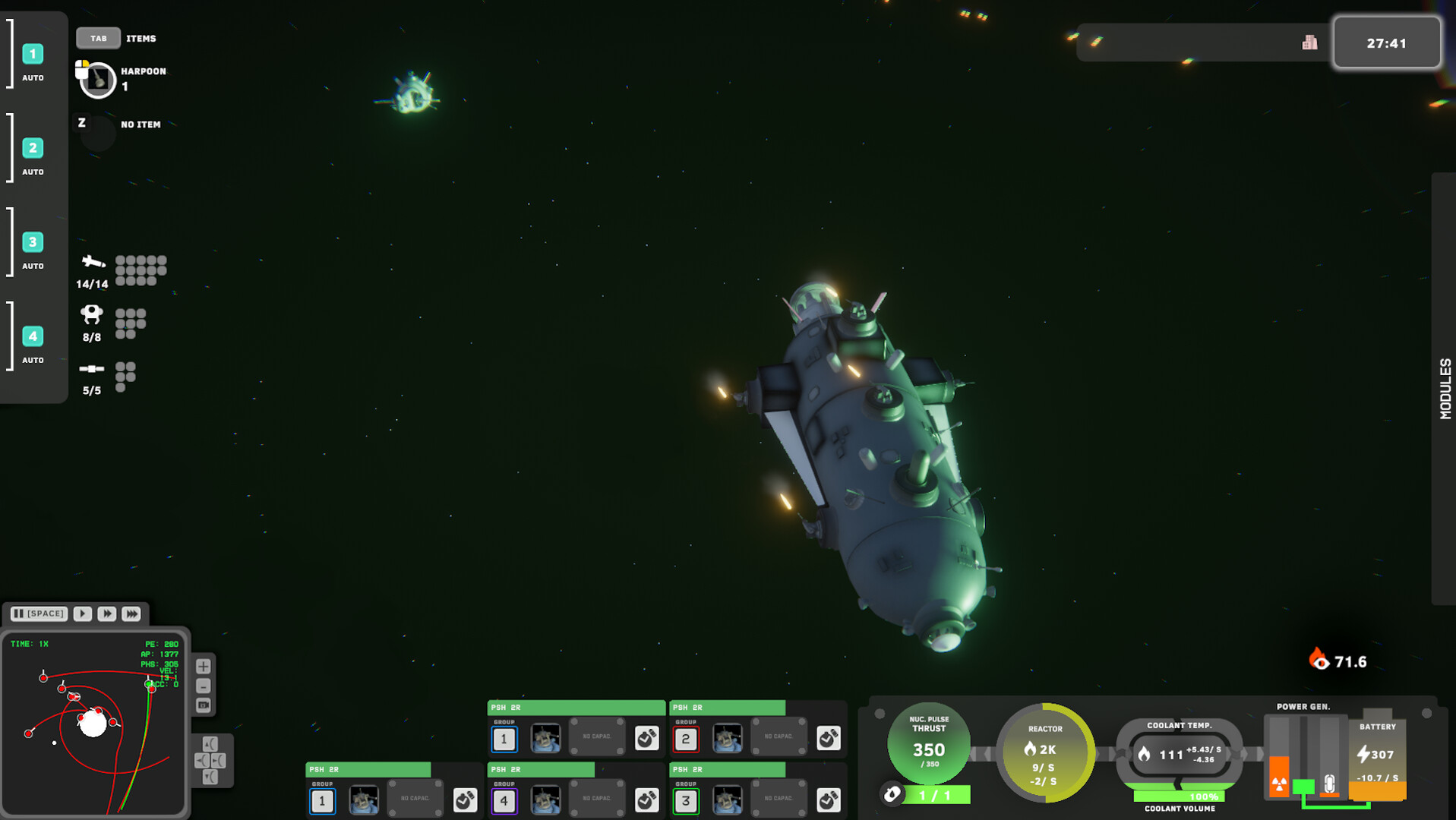Screen dimensions: 1456x820
Task: Click the green-bordered group 3 turret button
Action: coord(686,801)
